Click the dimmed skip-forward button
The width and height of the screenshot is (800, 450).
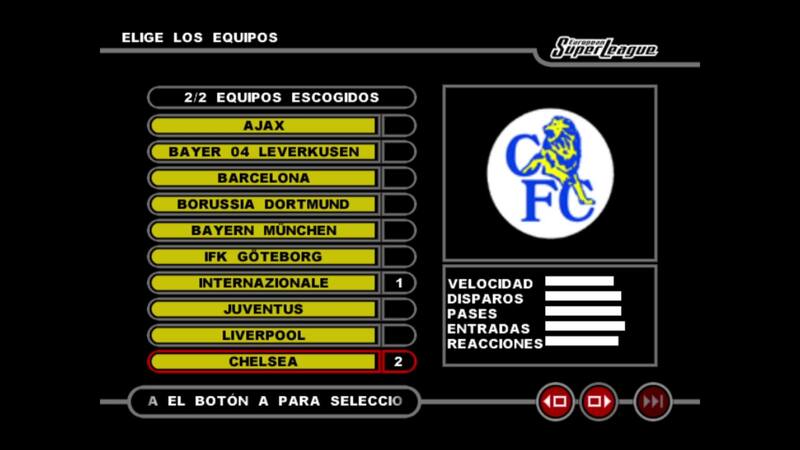tap(653, 402)
